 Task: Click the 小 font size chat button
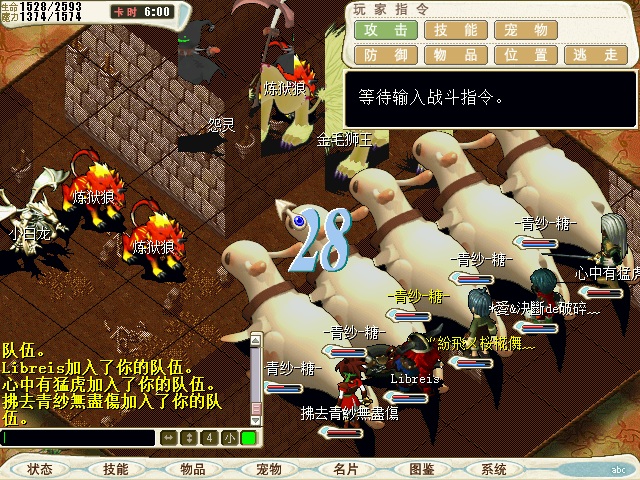[x=229, y=437]
